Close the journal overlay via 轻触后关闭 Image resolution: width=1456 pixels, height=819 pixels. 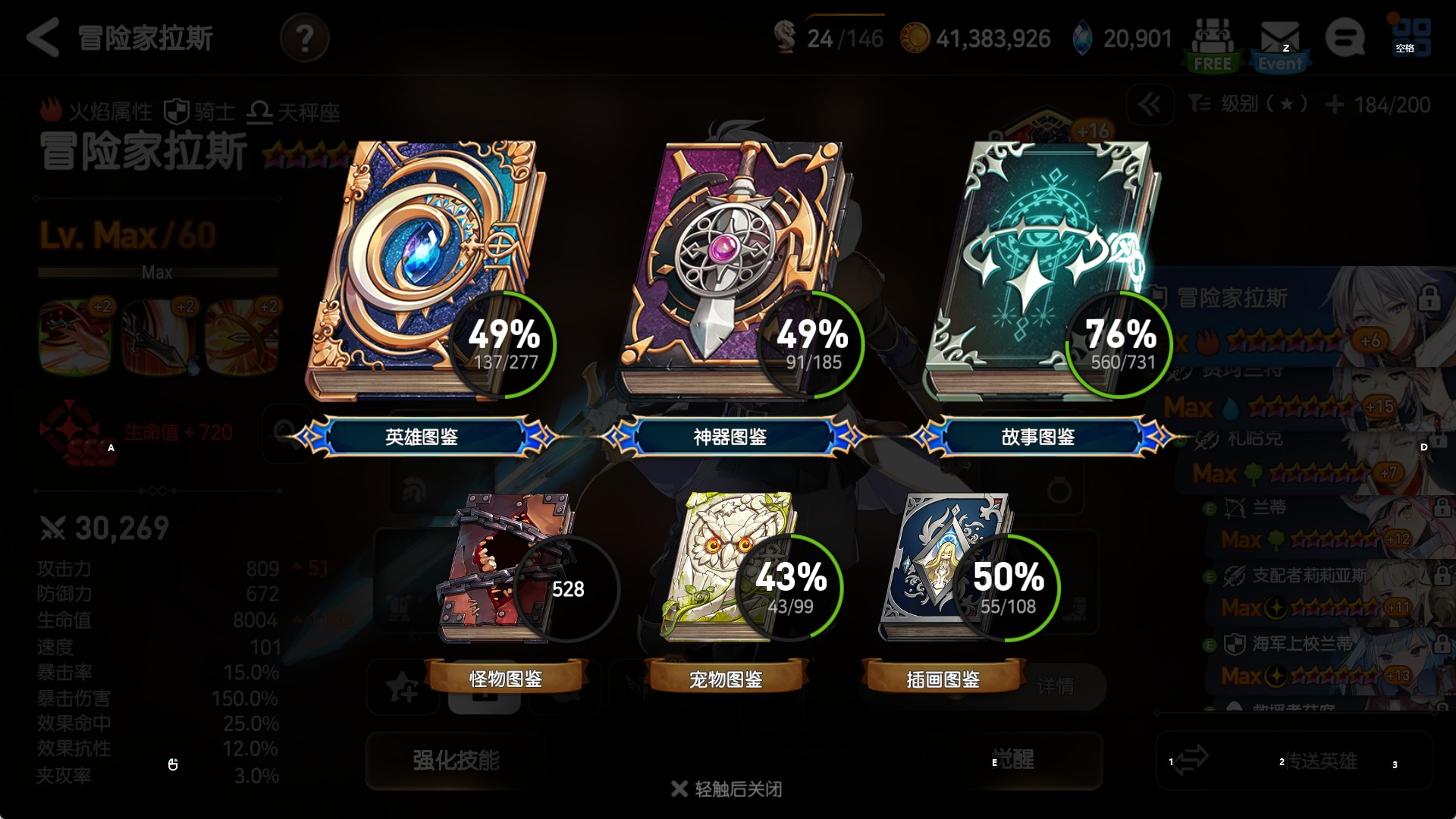click(x=726, y=789)
